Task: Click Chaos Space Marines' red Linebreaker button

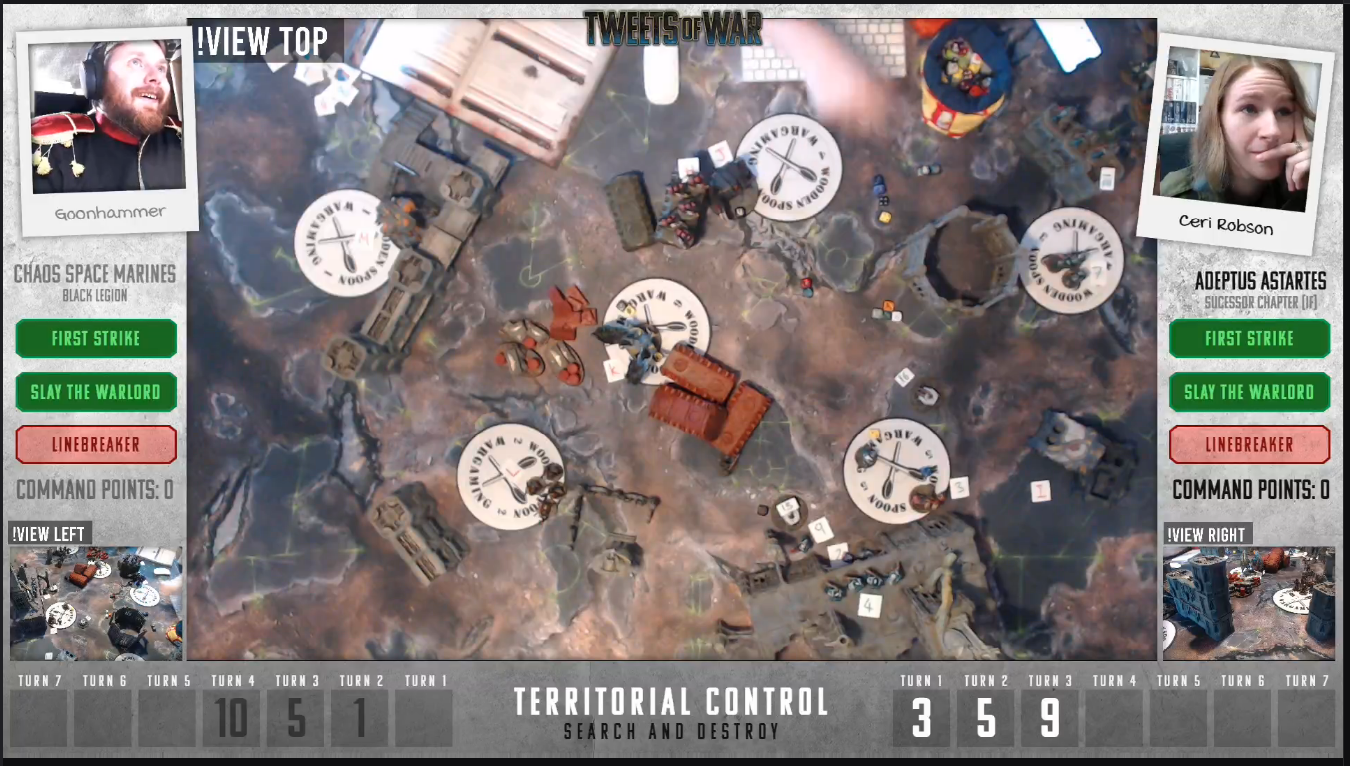Action: point(96,445)
